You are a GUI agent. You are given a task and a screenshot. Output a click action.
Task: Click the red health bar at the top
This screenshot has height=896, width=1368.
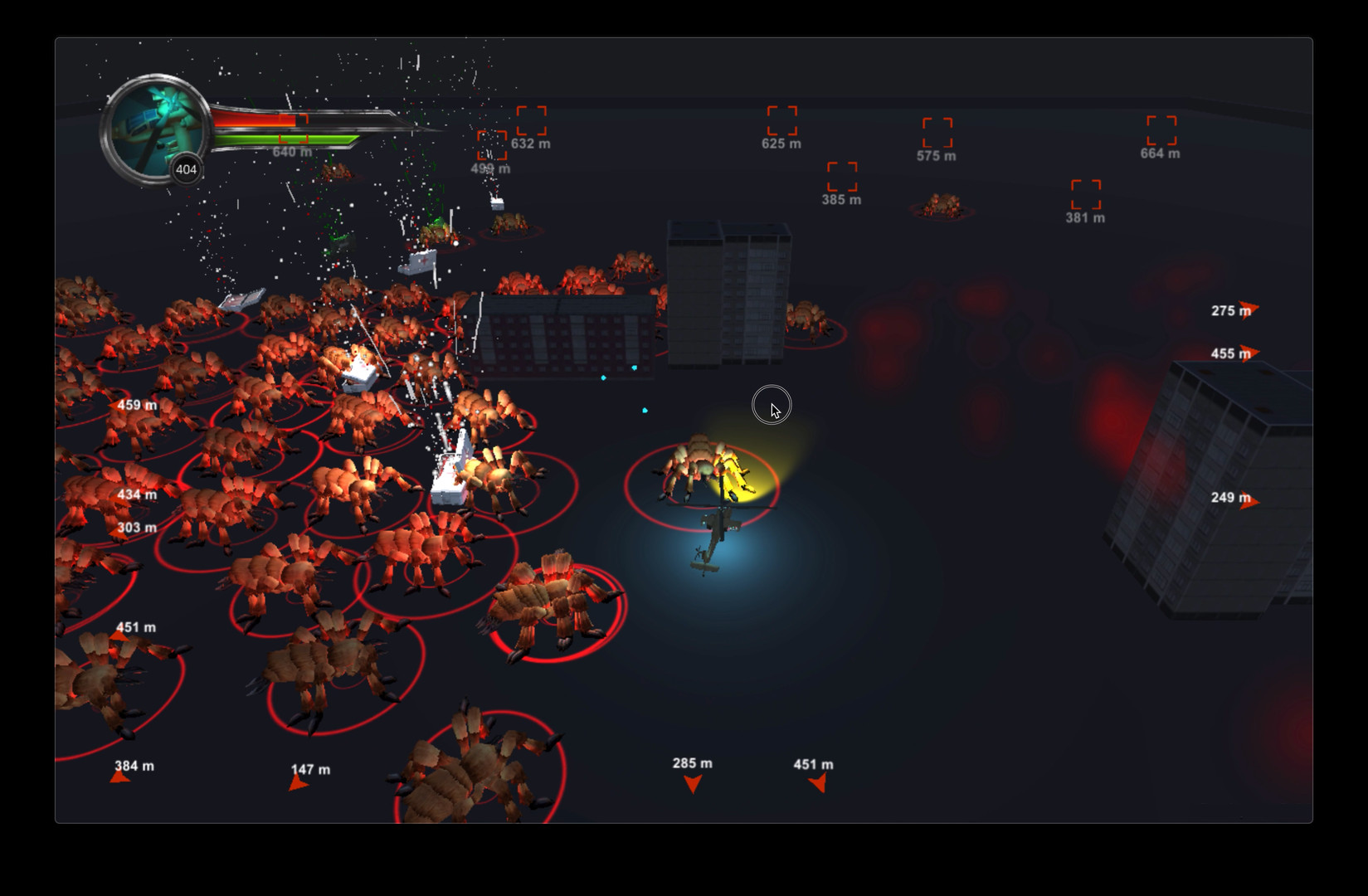[x=253, y=118]
